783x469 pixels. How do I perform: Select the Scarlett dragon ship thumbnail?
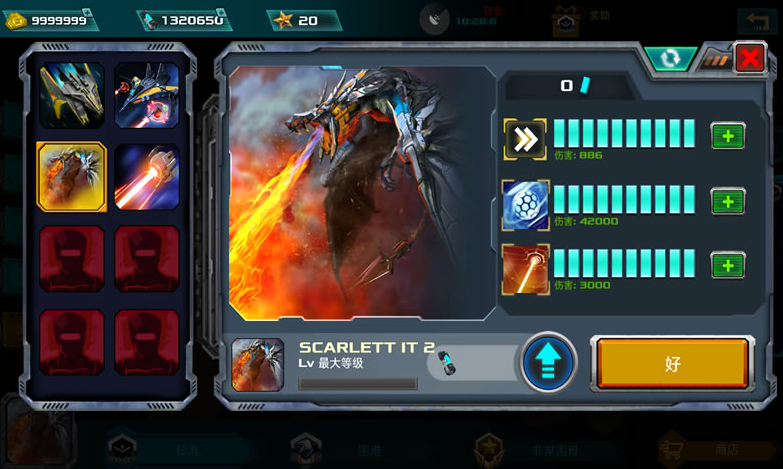(x=71, y=177)
